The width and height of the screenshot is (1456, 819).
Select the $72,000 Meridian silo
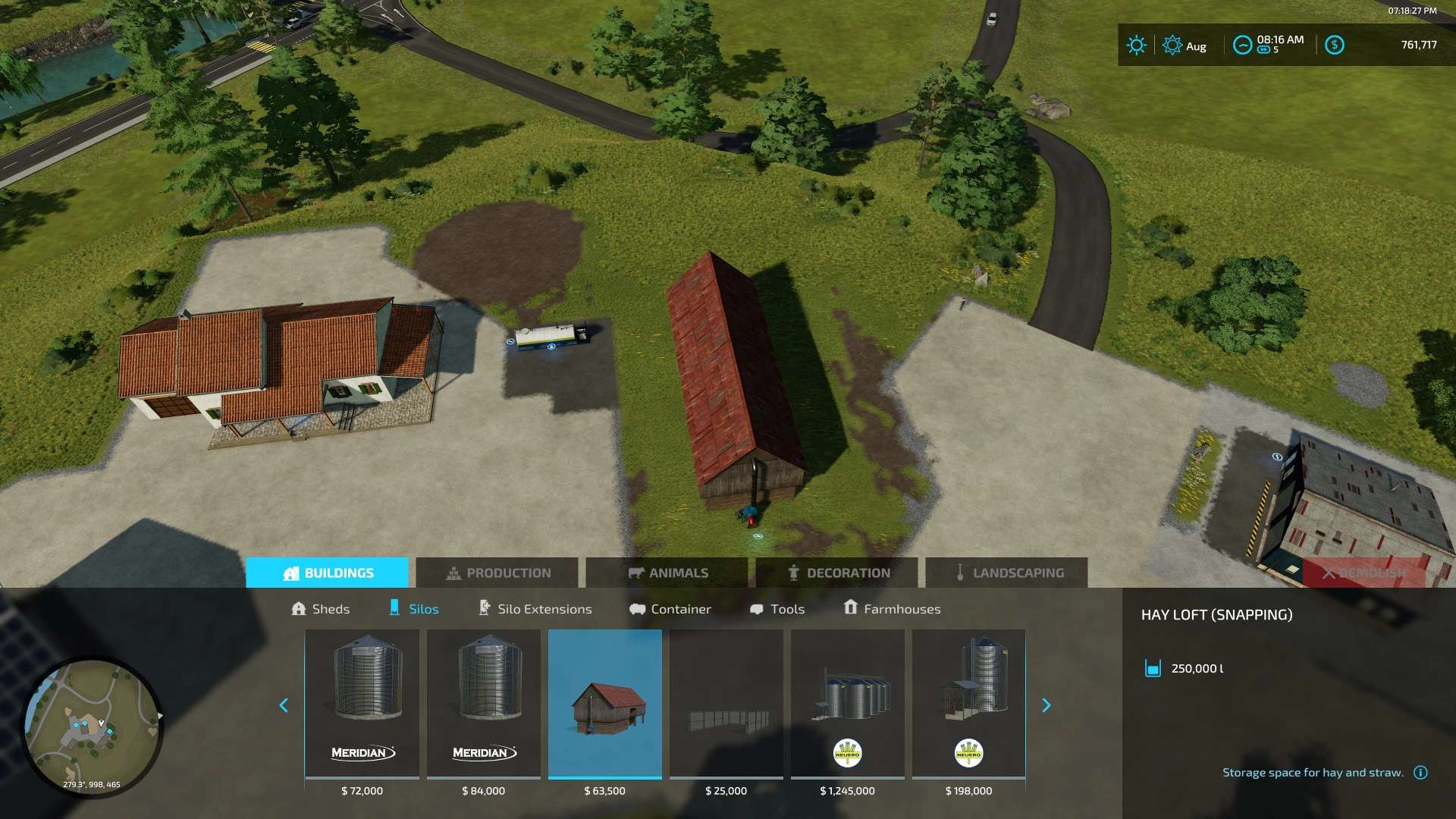click(362, 704)
